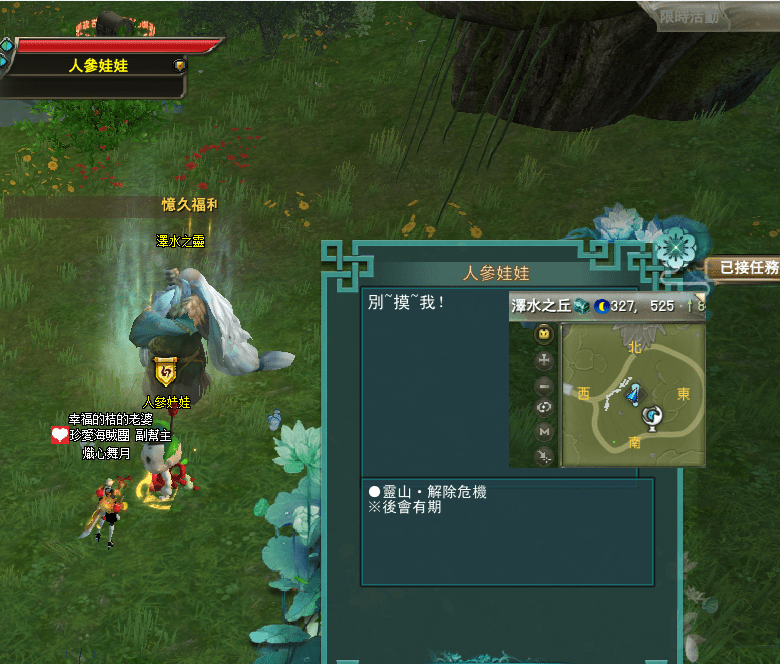This screenshot has height=664, width=780.
Task: Click the minimap M world map button
Action: coord(545,432)
